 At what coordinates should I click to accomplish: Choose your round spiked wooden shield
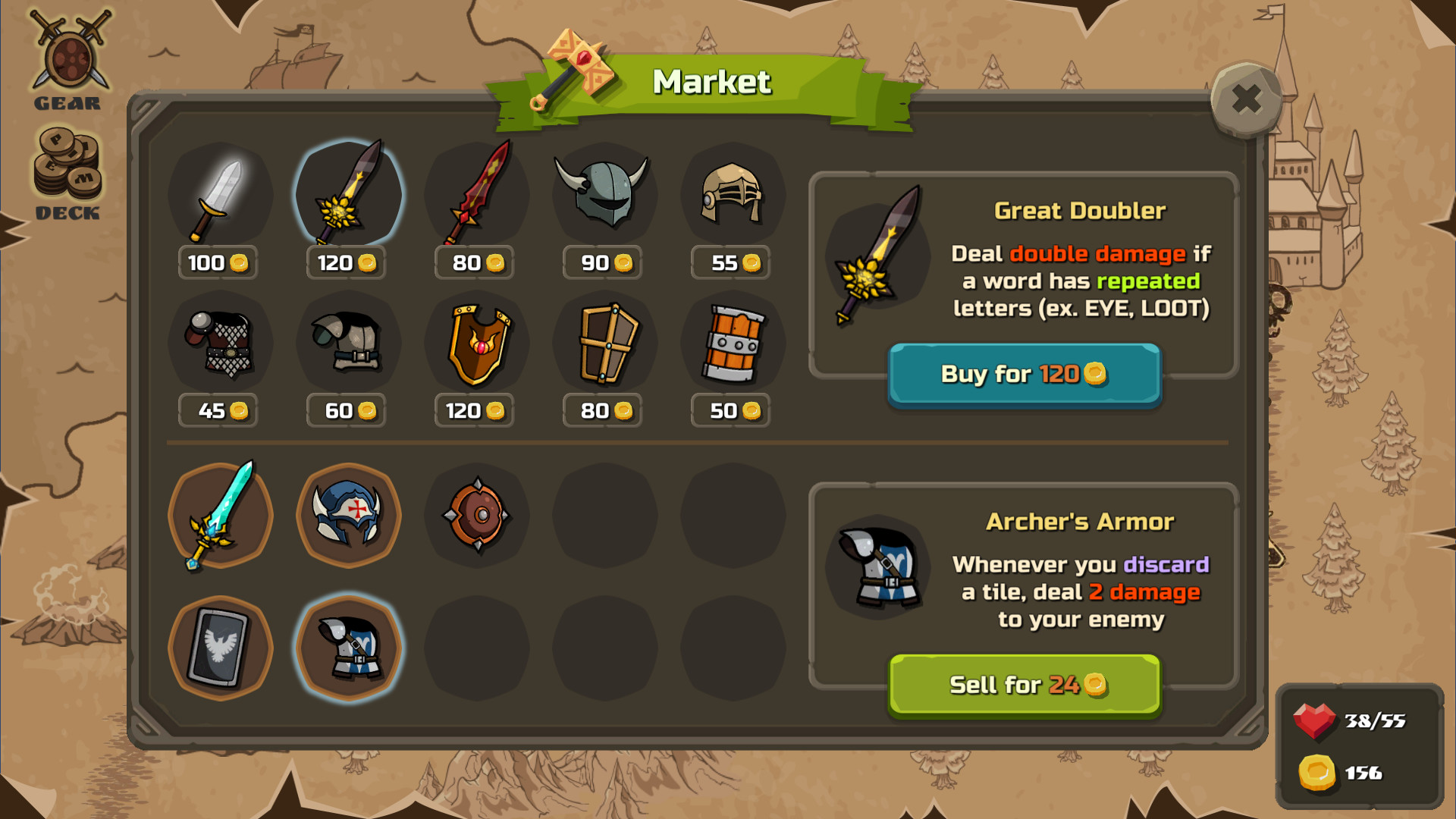click(x=476, y=516)
